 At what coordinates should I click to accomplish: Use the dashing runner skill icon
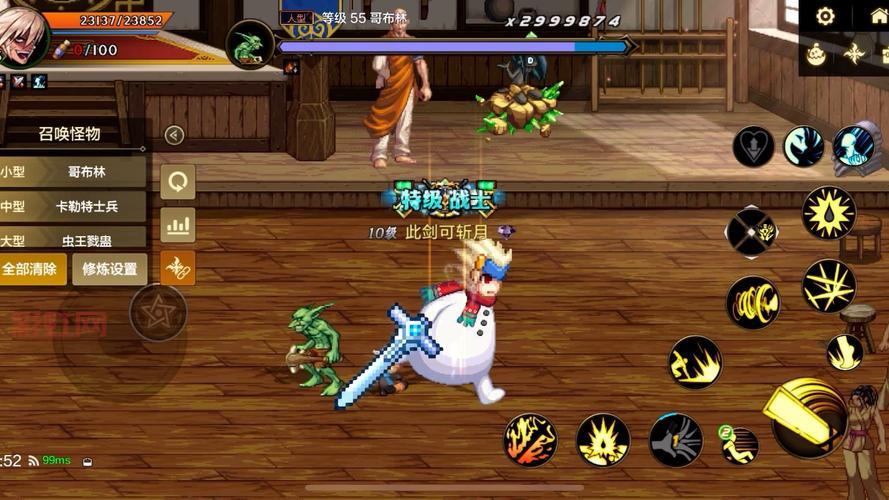click(x=739, y=444)
